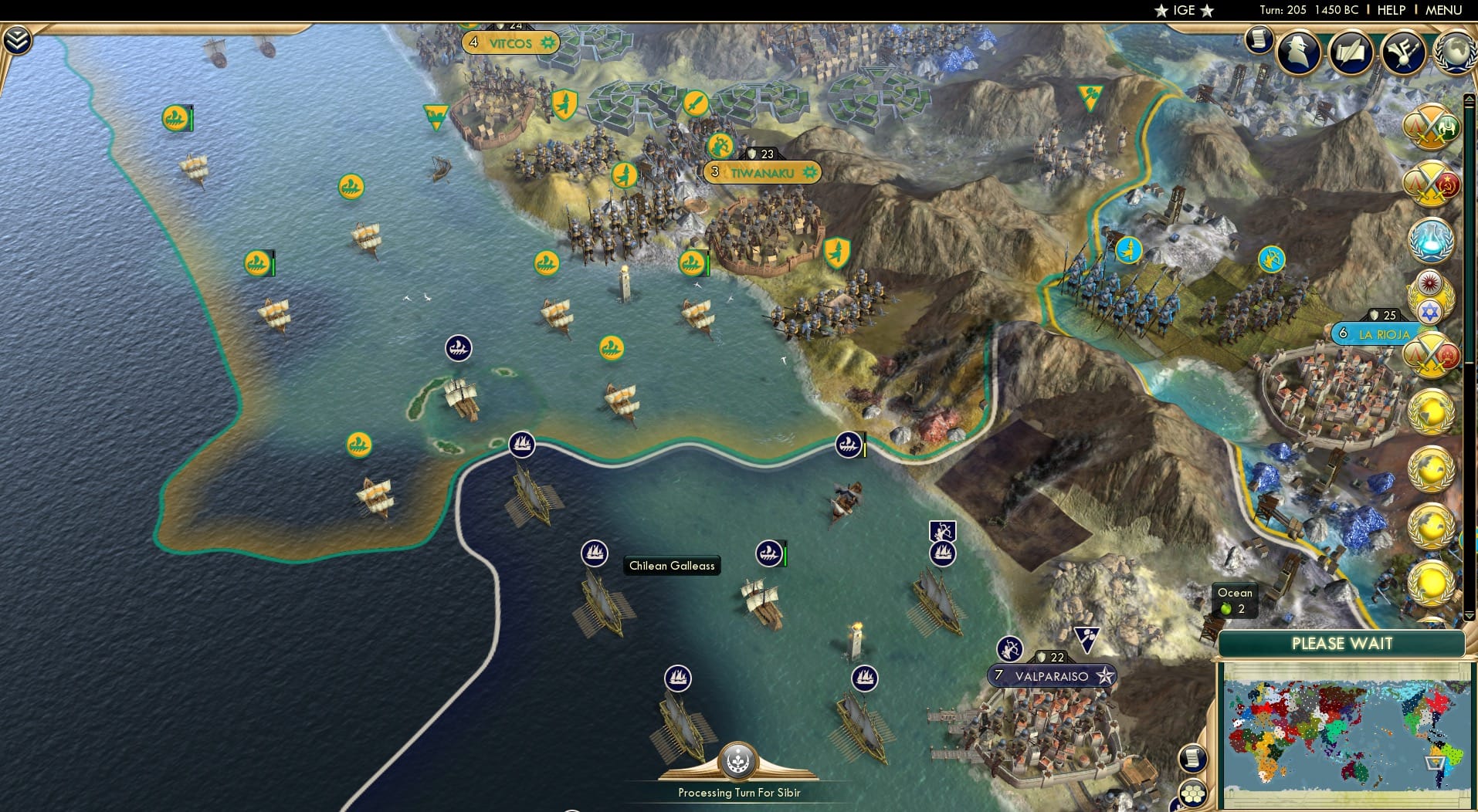Open the HELP item
The width and height of the screenshot is (1478, 812).
click(x=1391, y=11)
